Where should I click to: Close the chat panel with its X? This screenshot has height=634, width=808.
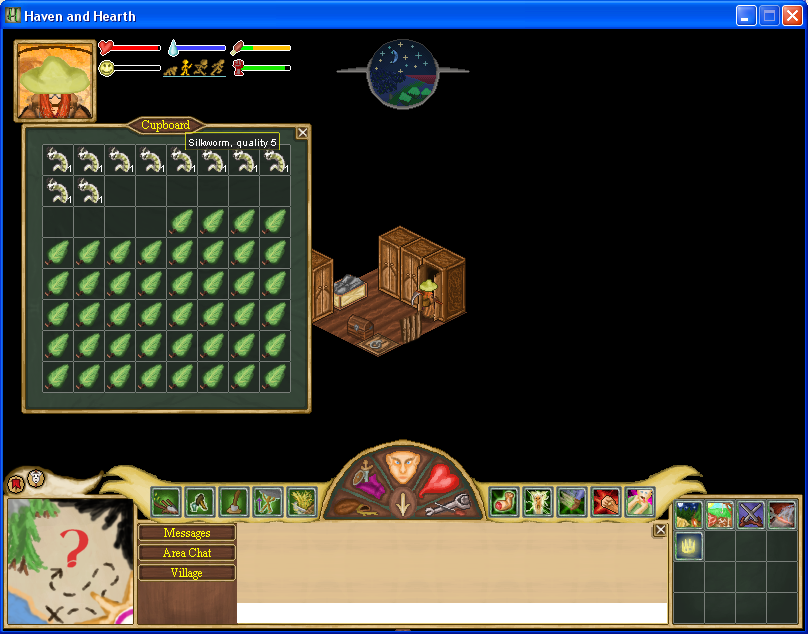point(660,530)
